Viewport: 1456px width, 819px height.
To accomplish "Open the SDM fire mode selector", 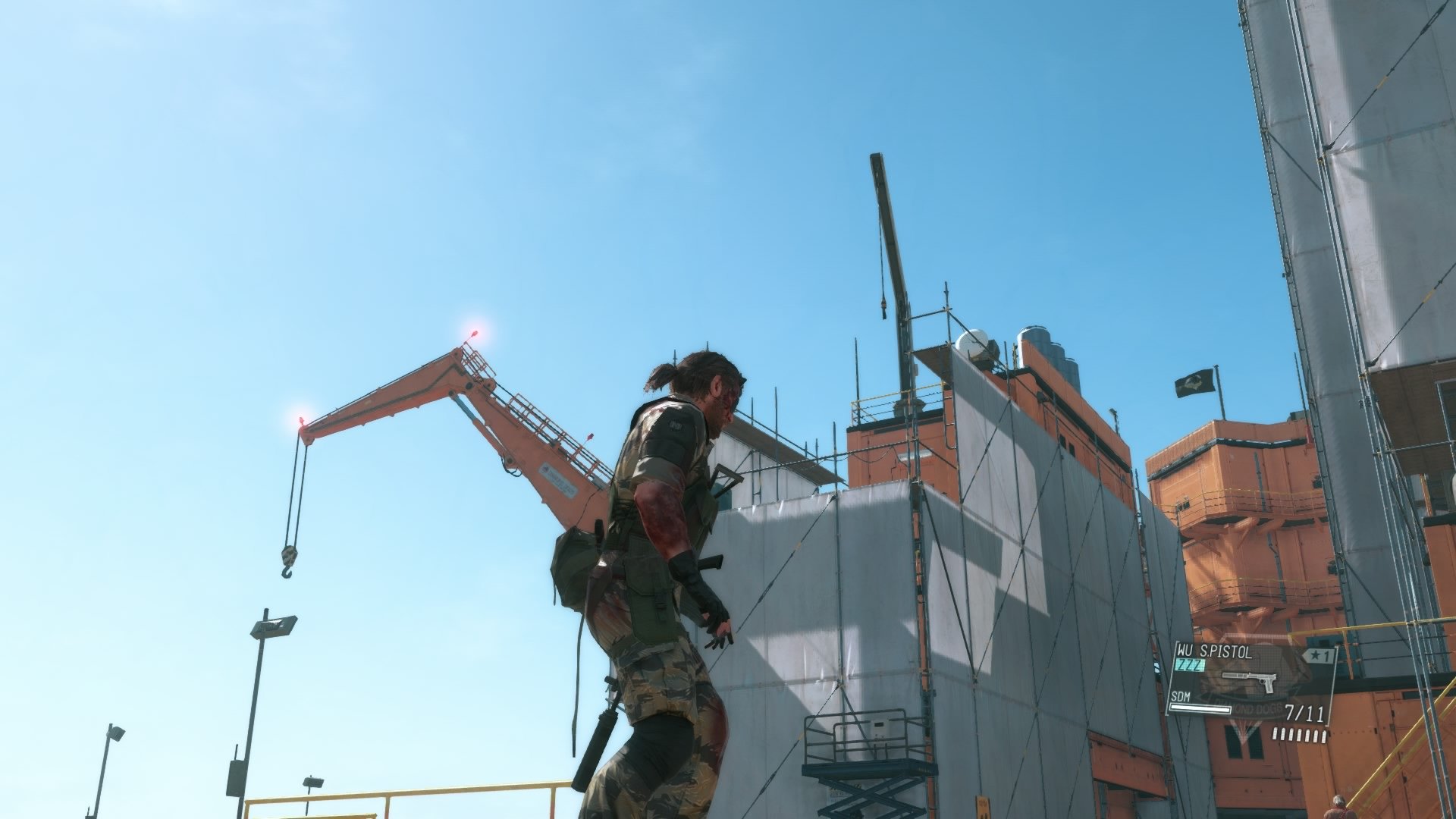I will 1181,696.
